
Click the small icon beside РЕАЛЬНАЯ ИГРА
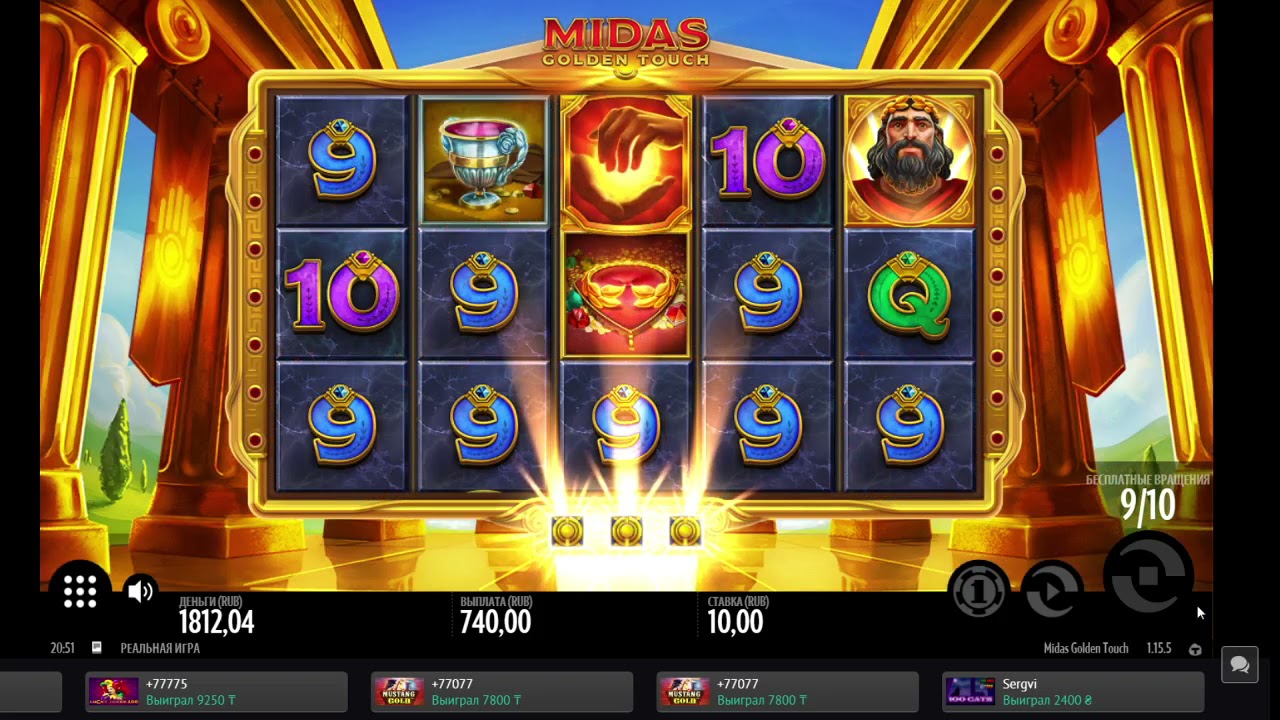97,648
